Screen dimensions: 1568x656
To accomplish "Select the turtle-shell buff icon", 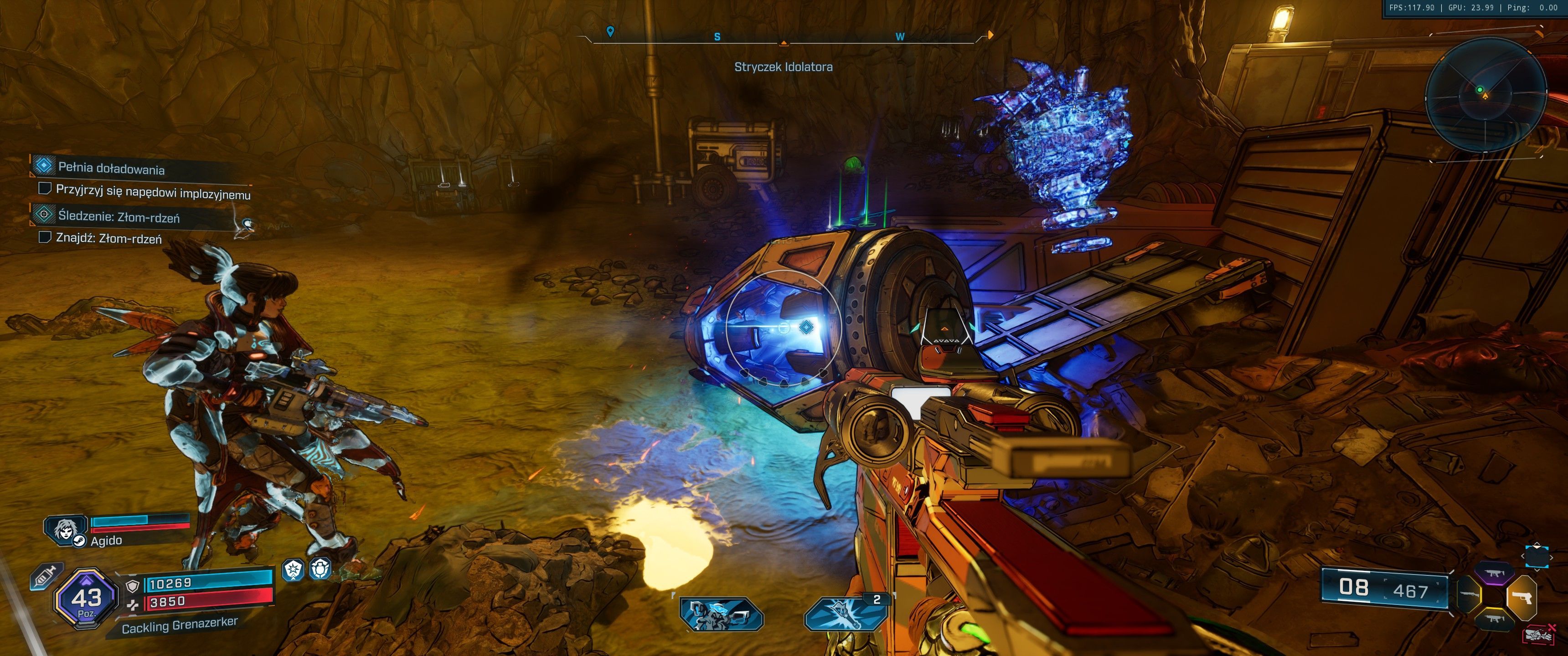I will (320, 569).
